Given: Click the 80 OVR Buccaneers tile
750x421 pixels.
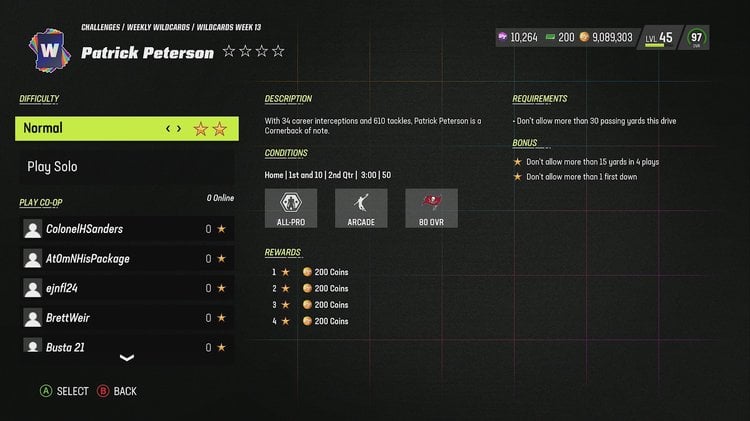Looking at the screenshot, I should point(432,209).
